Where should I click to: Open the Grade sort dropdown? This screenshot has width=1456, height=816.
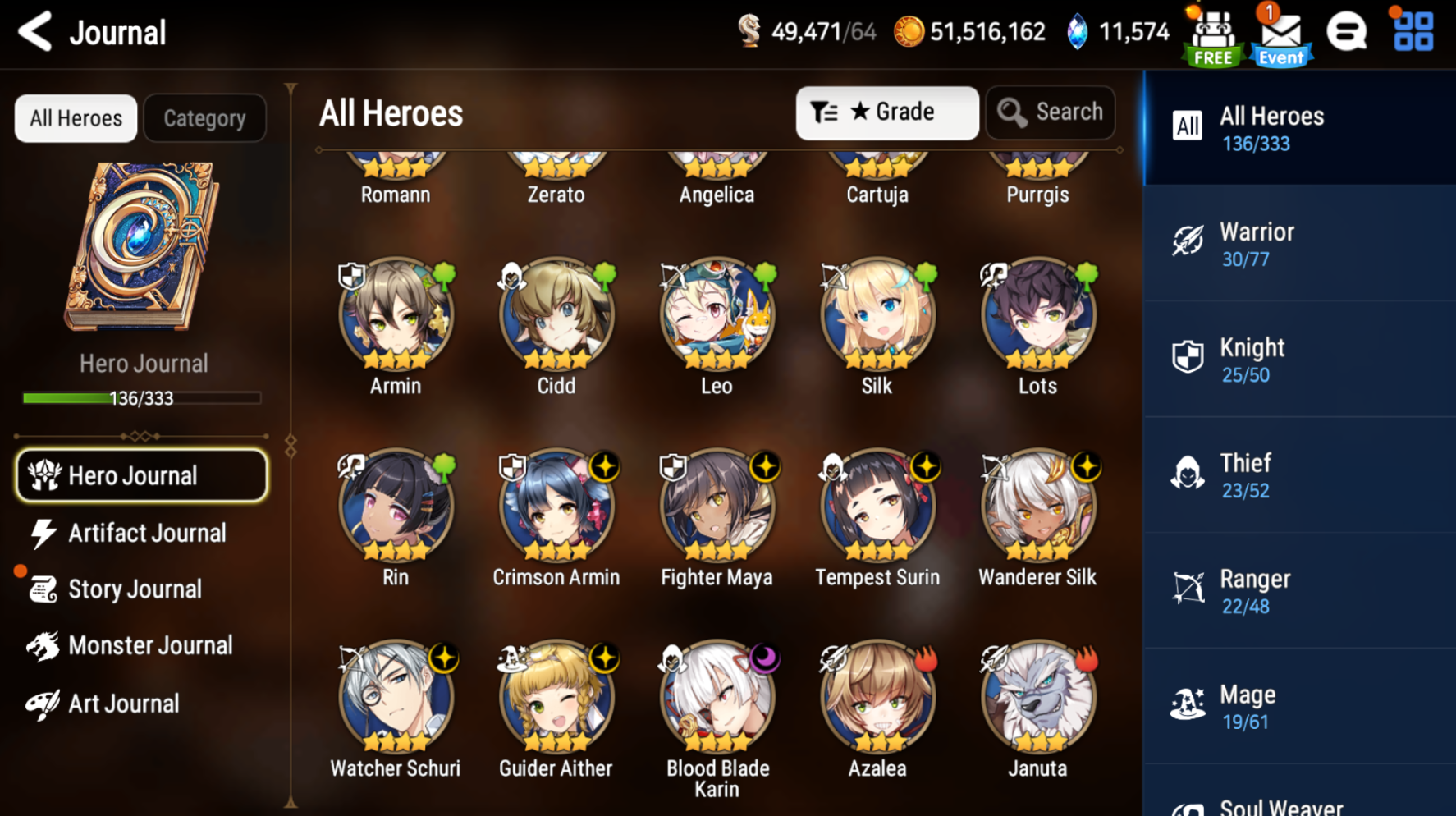click(x=886, y=112)
